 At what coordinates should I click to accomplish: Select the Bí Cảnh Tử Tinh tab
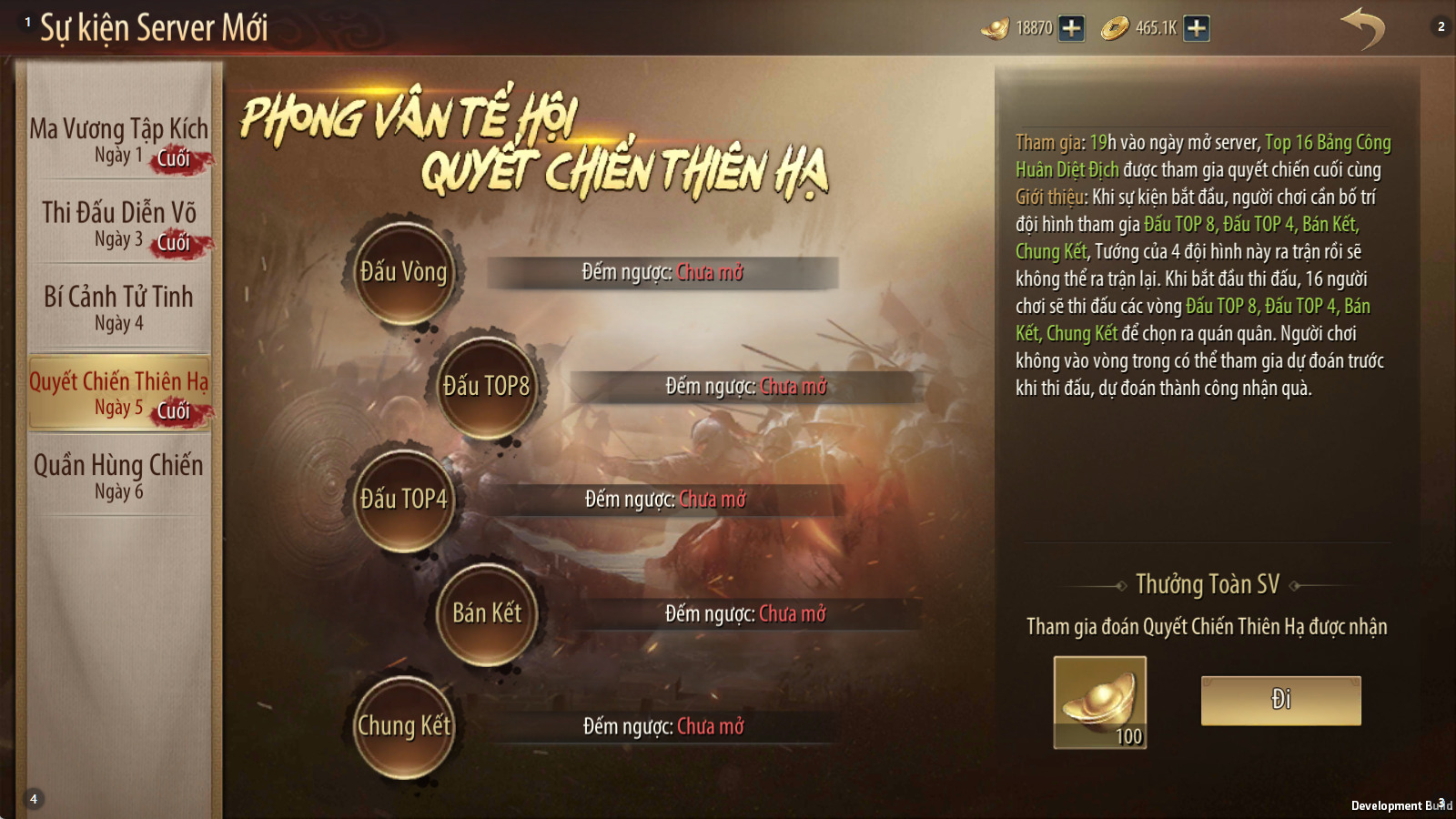tap(118, 308)
